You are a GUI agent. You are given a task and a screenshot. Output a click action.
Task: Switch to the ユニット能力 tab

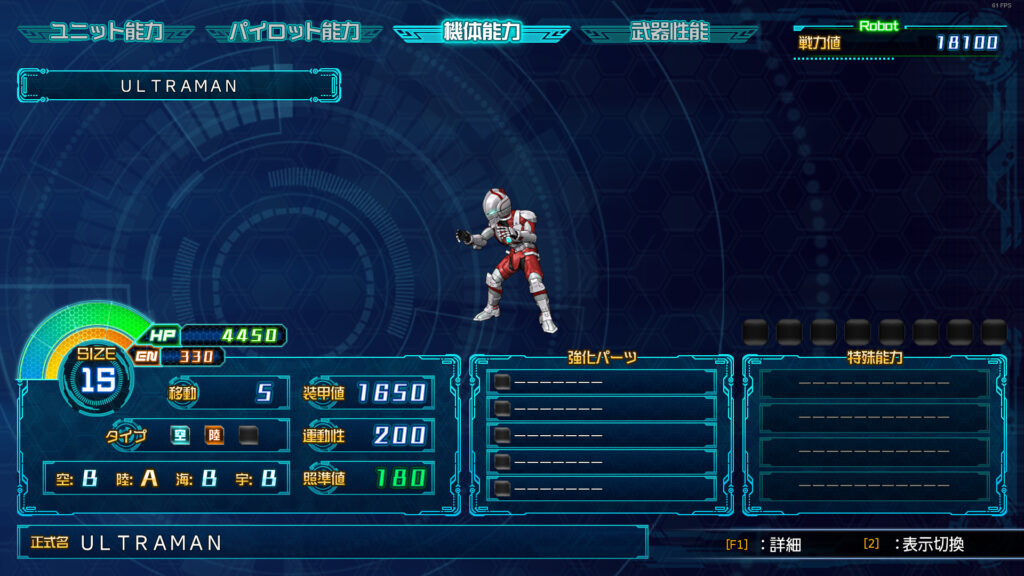[106, 32]
